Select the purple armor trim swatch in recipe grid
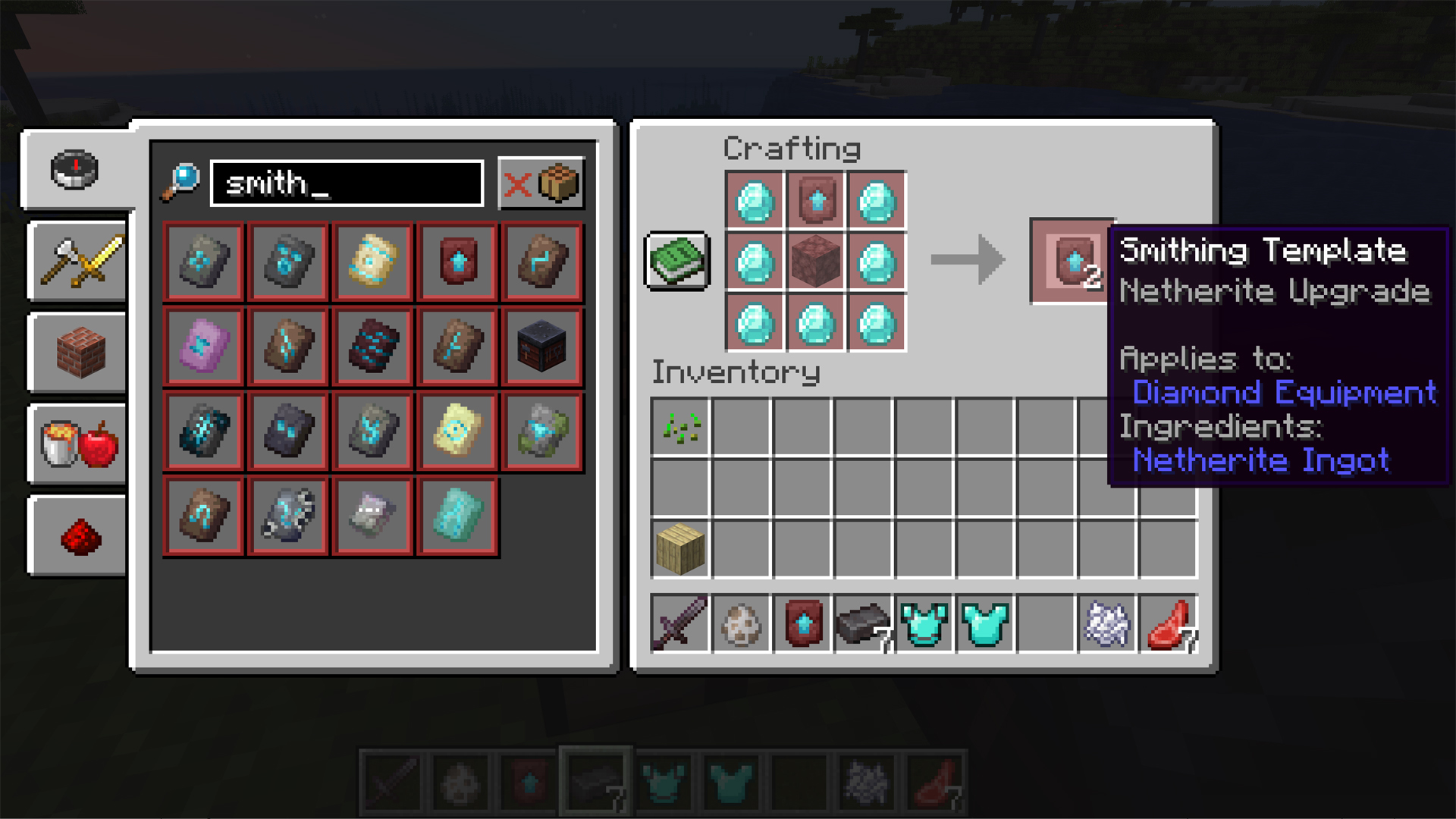The width and height of the screenshot is (1456, 819). point(202,347)
